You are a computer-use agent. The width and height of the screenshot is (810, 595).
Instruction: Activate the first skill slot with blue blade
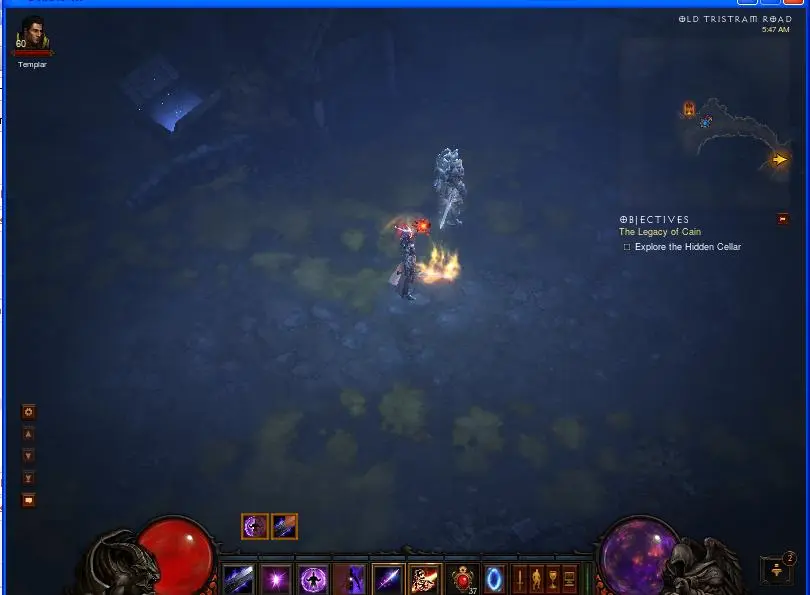pos(238,578)
